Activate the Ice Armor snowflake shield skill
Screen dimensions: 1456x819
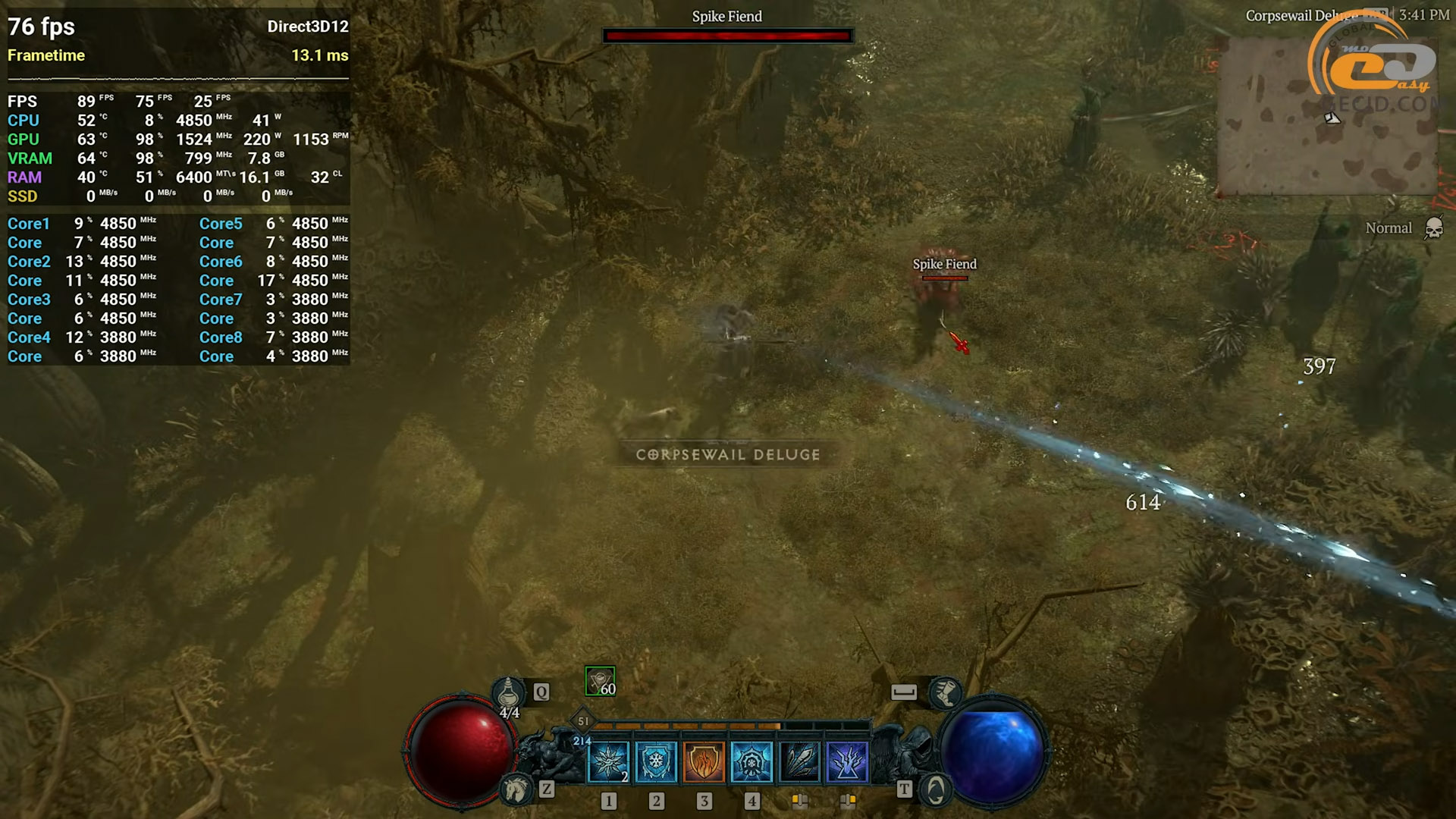pyautogui.click(x=656, y=761)
